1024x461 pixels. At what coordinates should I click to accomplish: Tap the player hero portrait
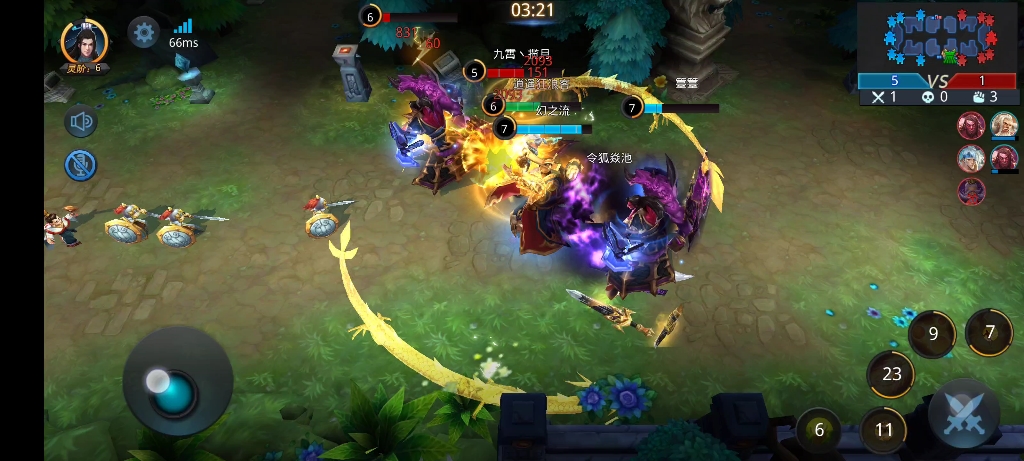tap(84, 40)
